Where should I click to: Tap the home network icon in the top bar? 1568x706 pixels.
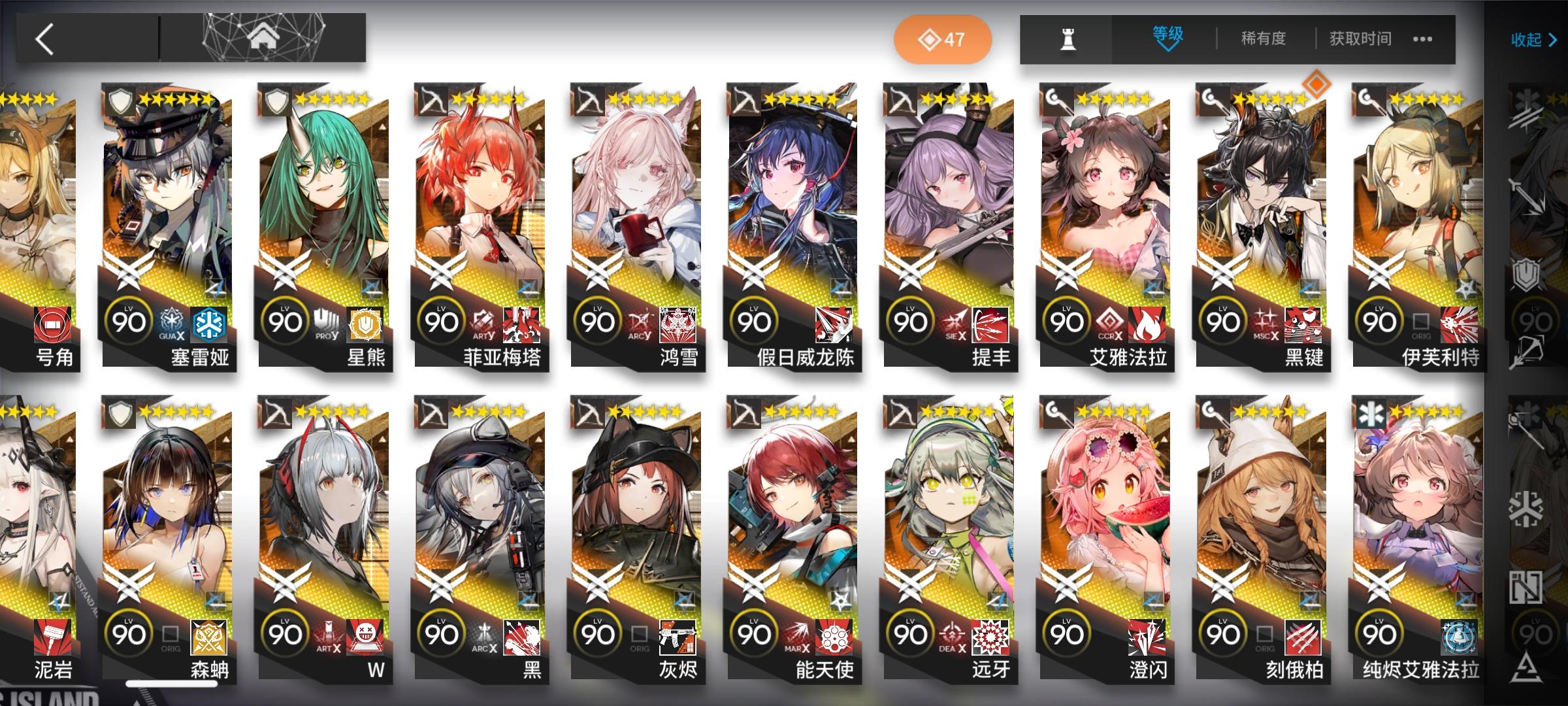(261, 36)
